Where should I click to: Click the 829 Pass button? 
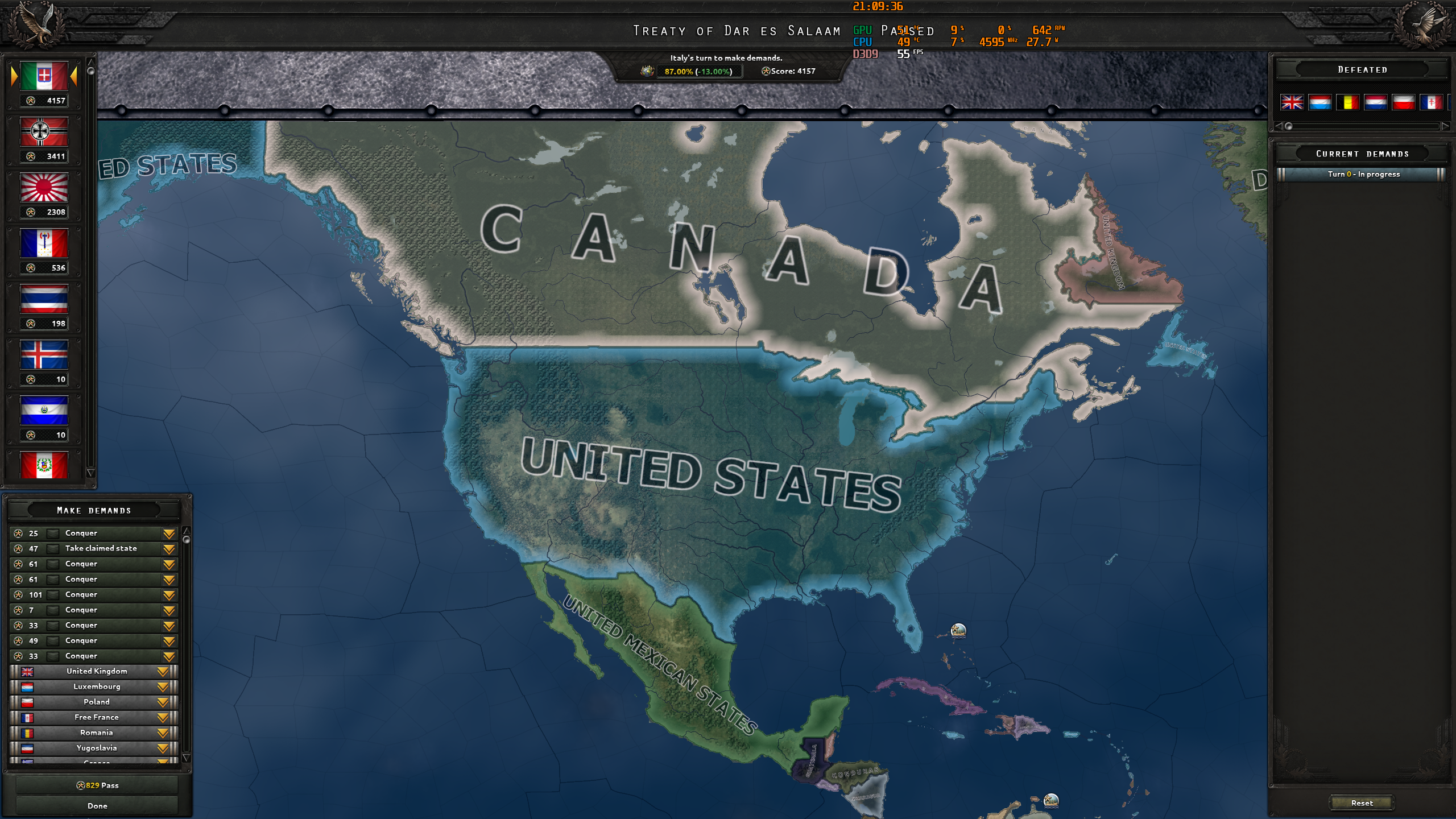(98, 785)
